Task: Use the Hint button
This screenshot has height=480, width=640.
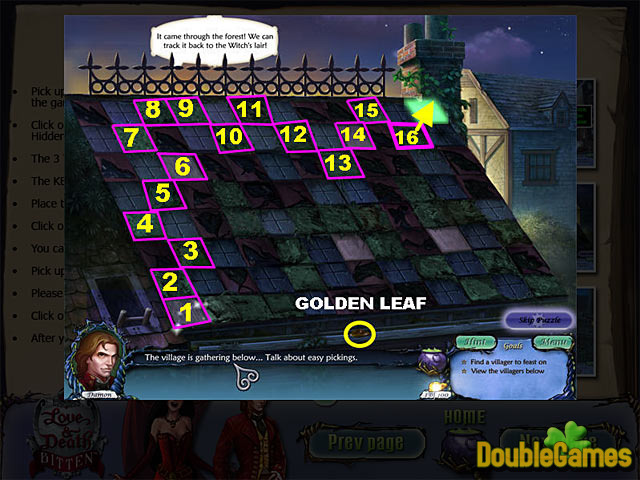Action: 480,342
